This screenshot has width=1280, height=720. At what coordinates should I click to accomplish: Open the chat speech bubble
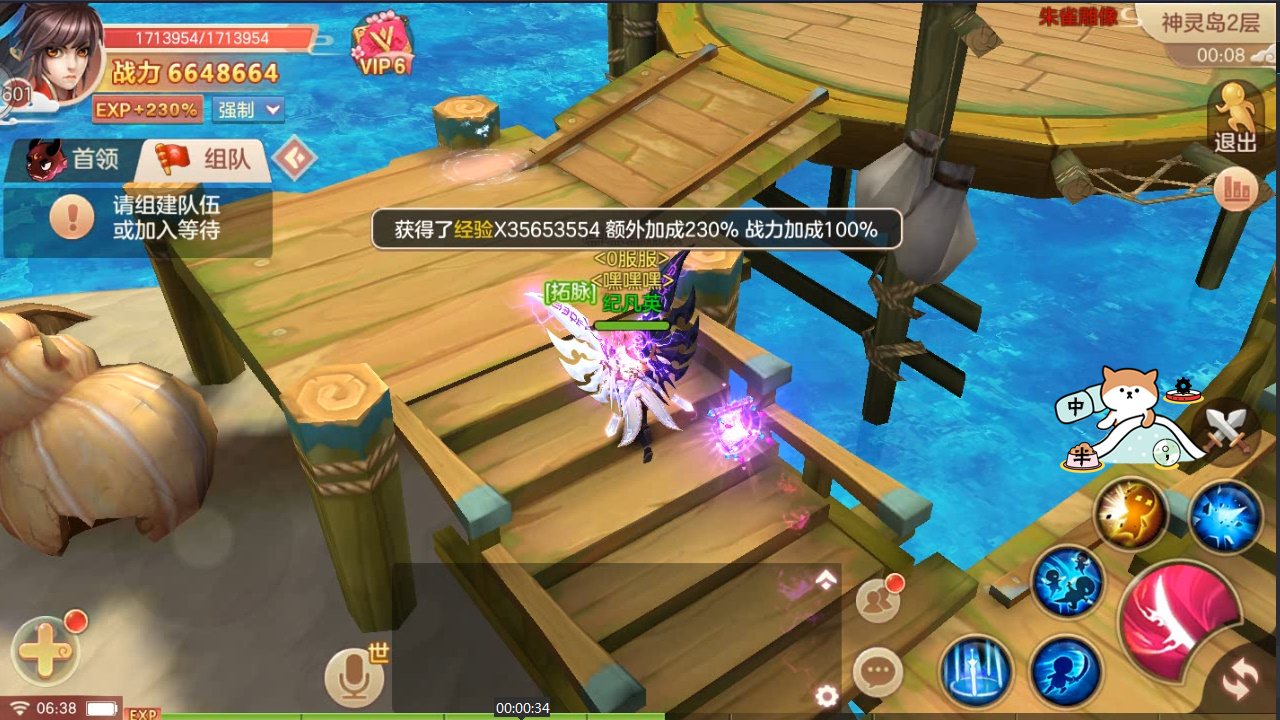pyautogui.click(x=878, y=671)
